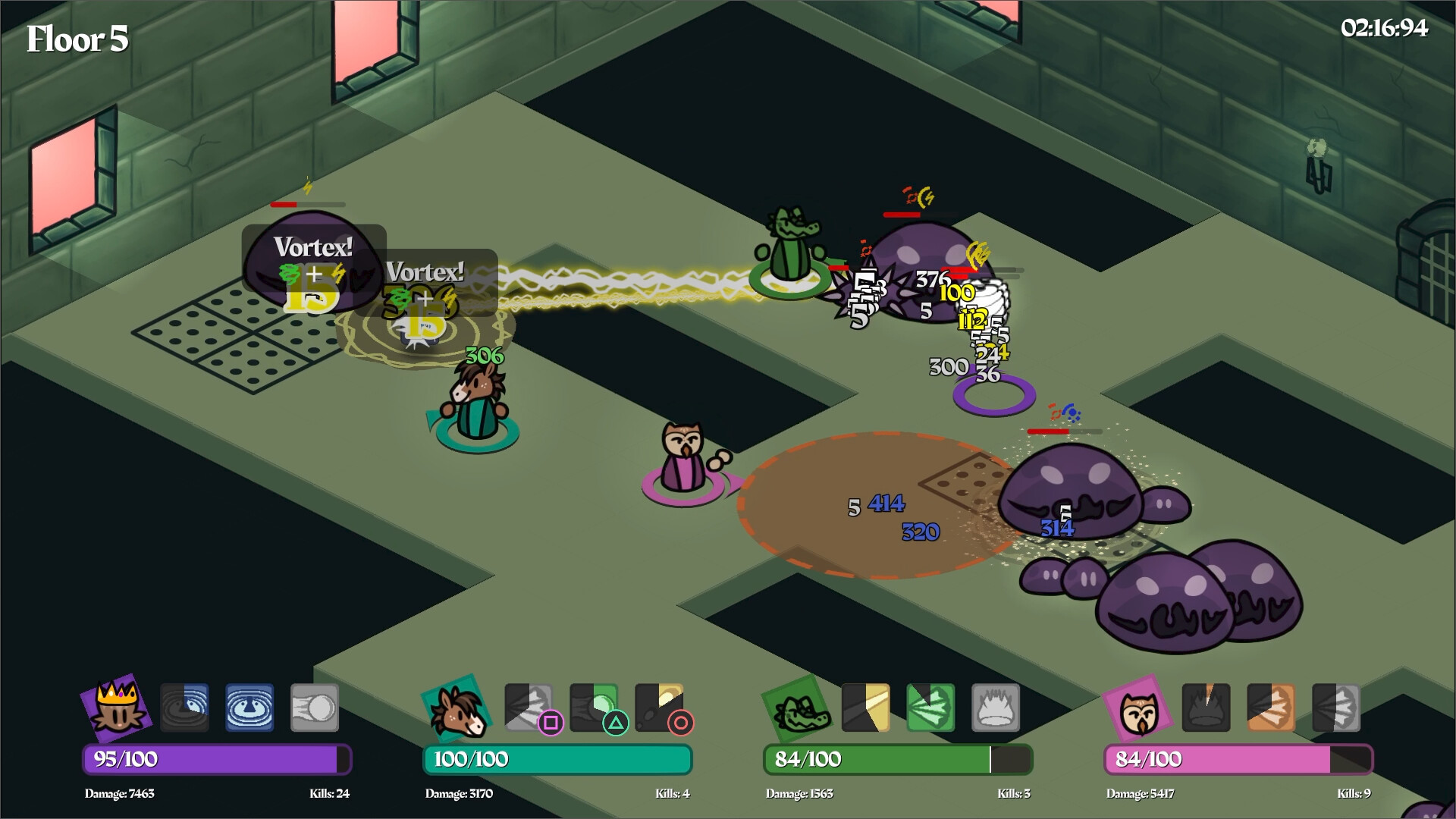Click the darkened ripple ability on cooldown
Viewport: 1456px width, 819px height.
[x=184, y=708]
